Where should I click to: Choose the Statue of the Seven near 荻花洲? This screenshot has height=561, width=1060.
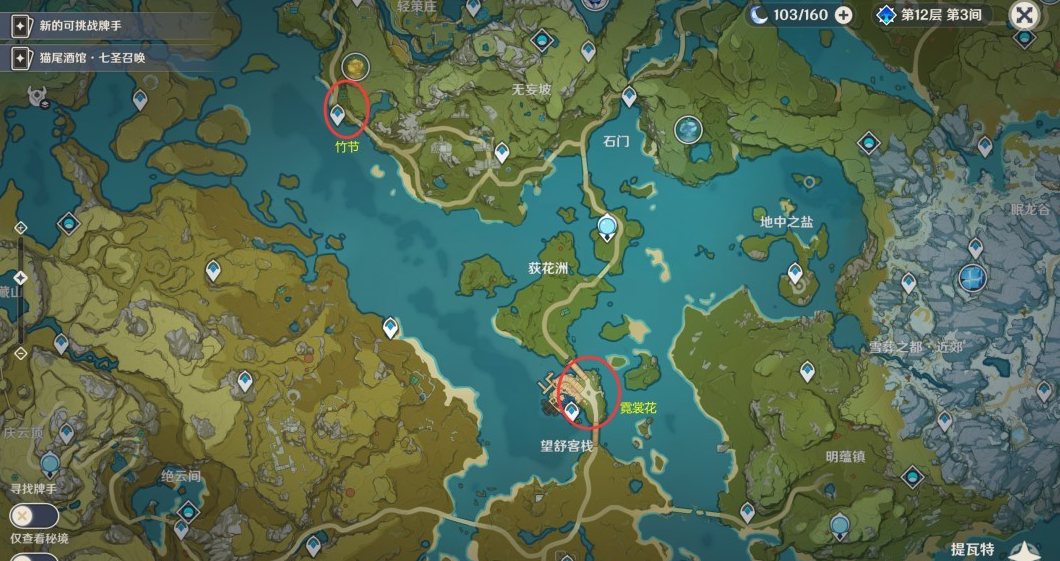coord(607,229)
